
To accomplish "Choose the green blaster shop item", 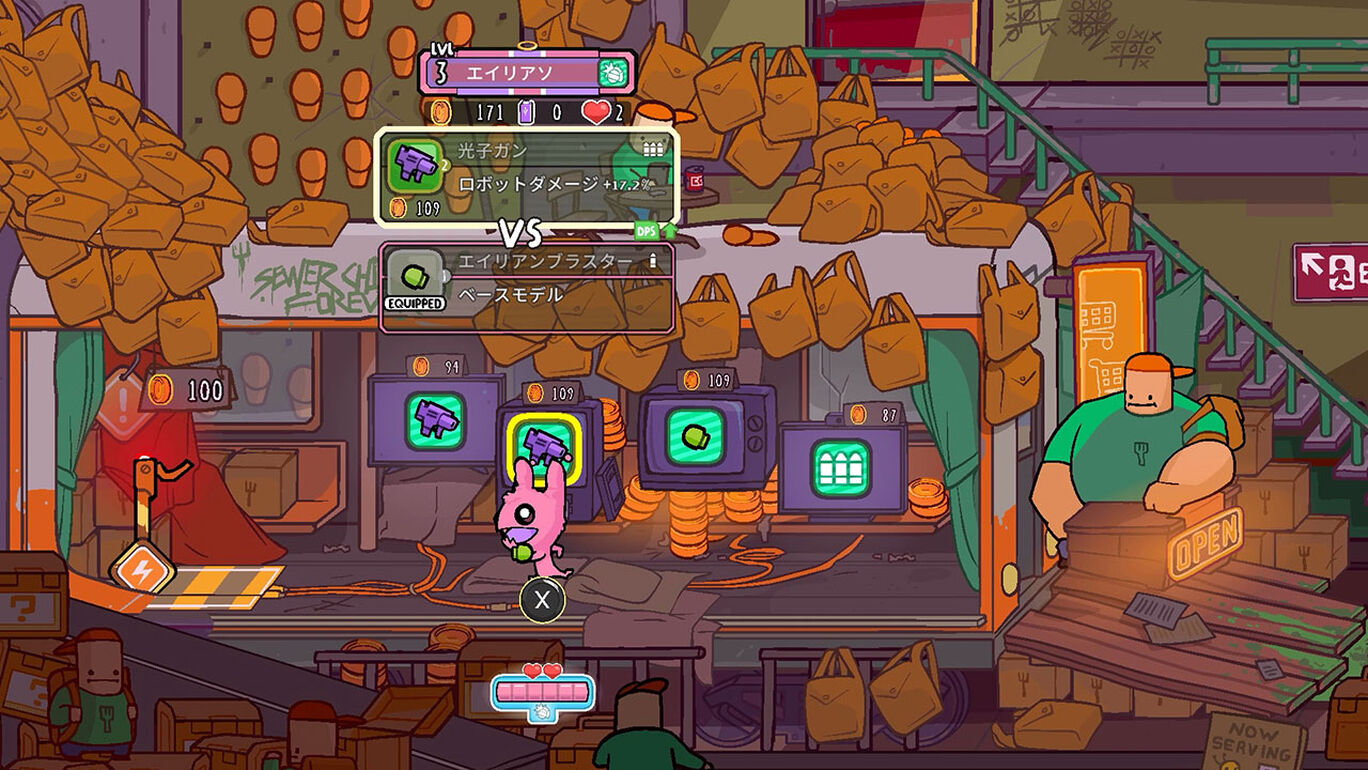I will [695, 436].
